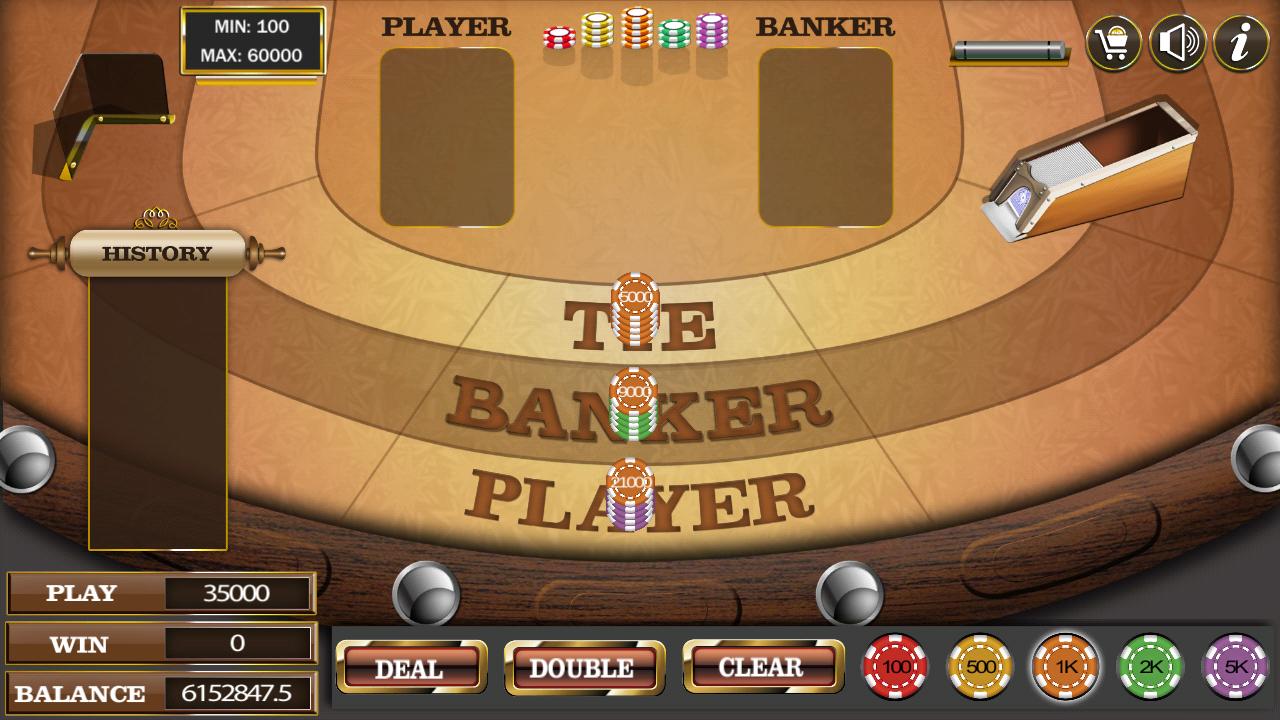Image resolution: width=1280 pixels, height=720 pixels.
Task: Select the red 100 chip
Action: coord(898,668)
